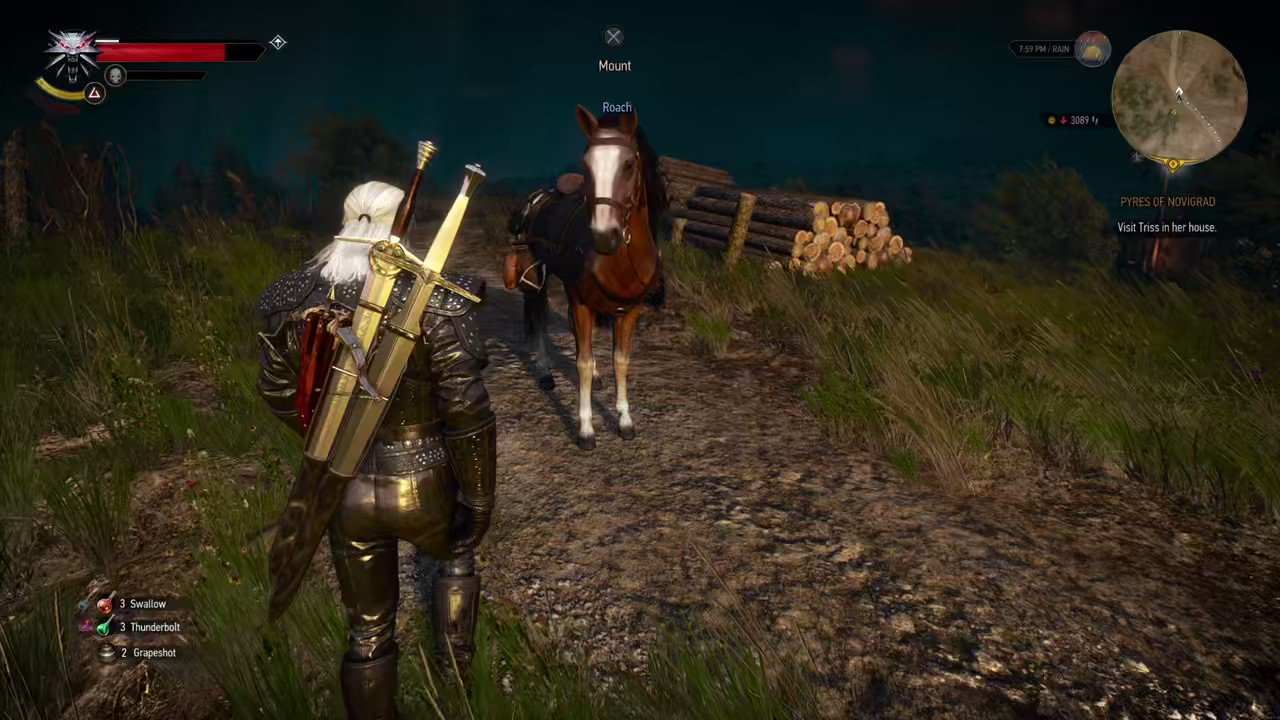Screen dimensions: 1280x720
Task: Select the Roach nameplate label
Action: 616,107
